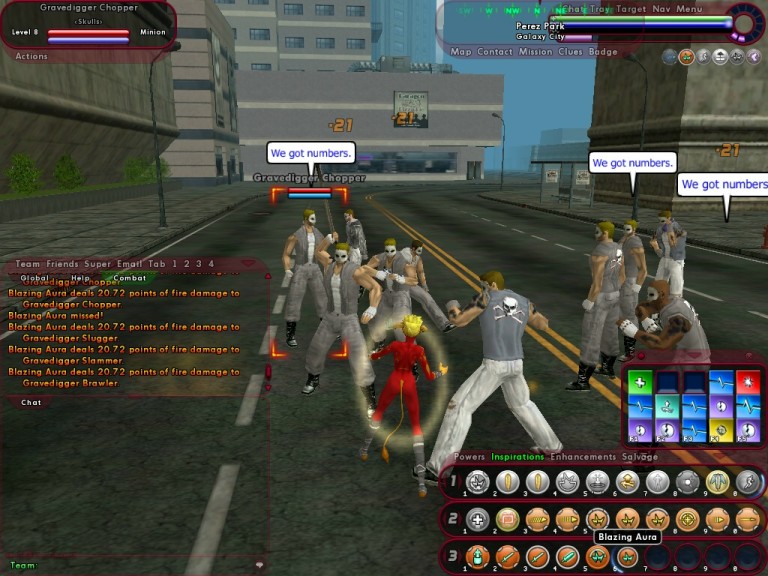
Task: Click the Actions button under target
Action: [32, 57]
